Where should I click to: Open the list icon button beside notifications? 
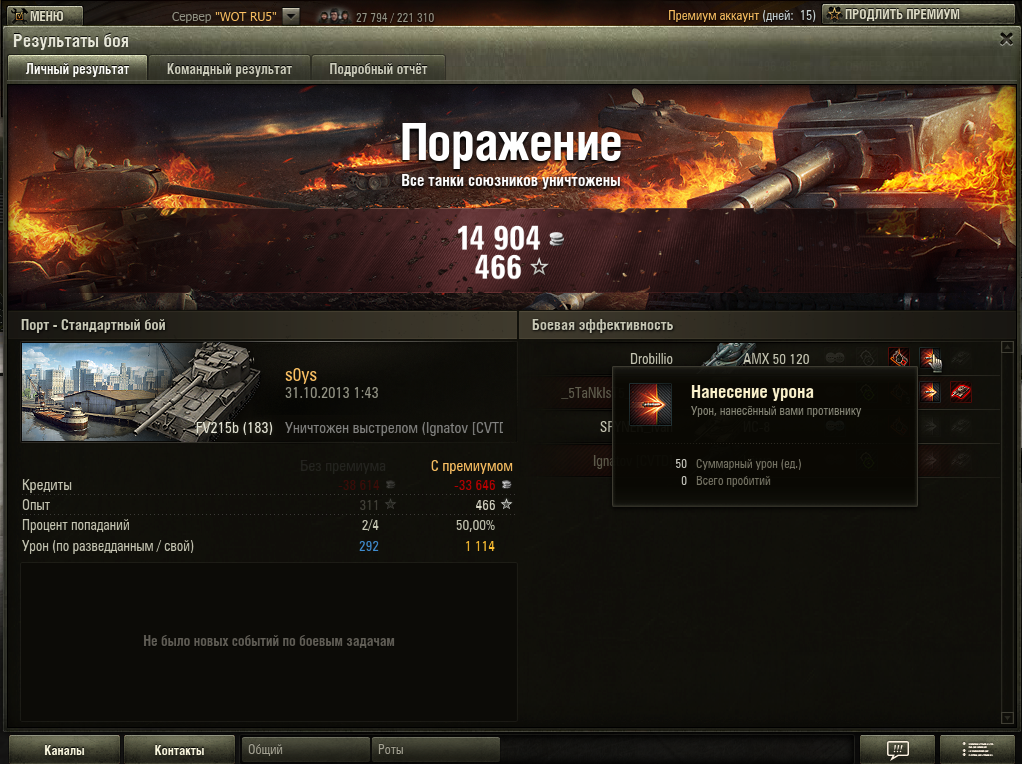click(x=978, y=750)
